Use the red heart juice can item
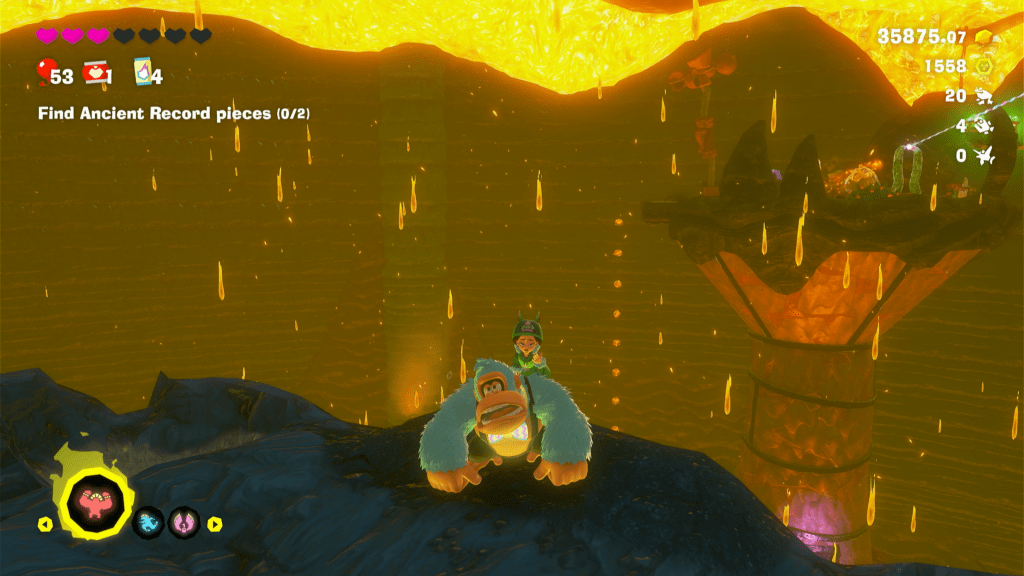 pos(95,73)
